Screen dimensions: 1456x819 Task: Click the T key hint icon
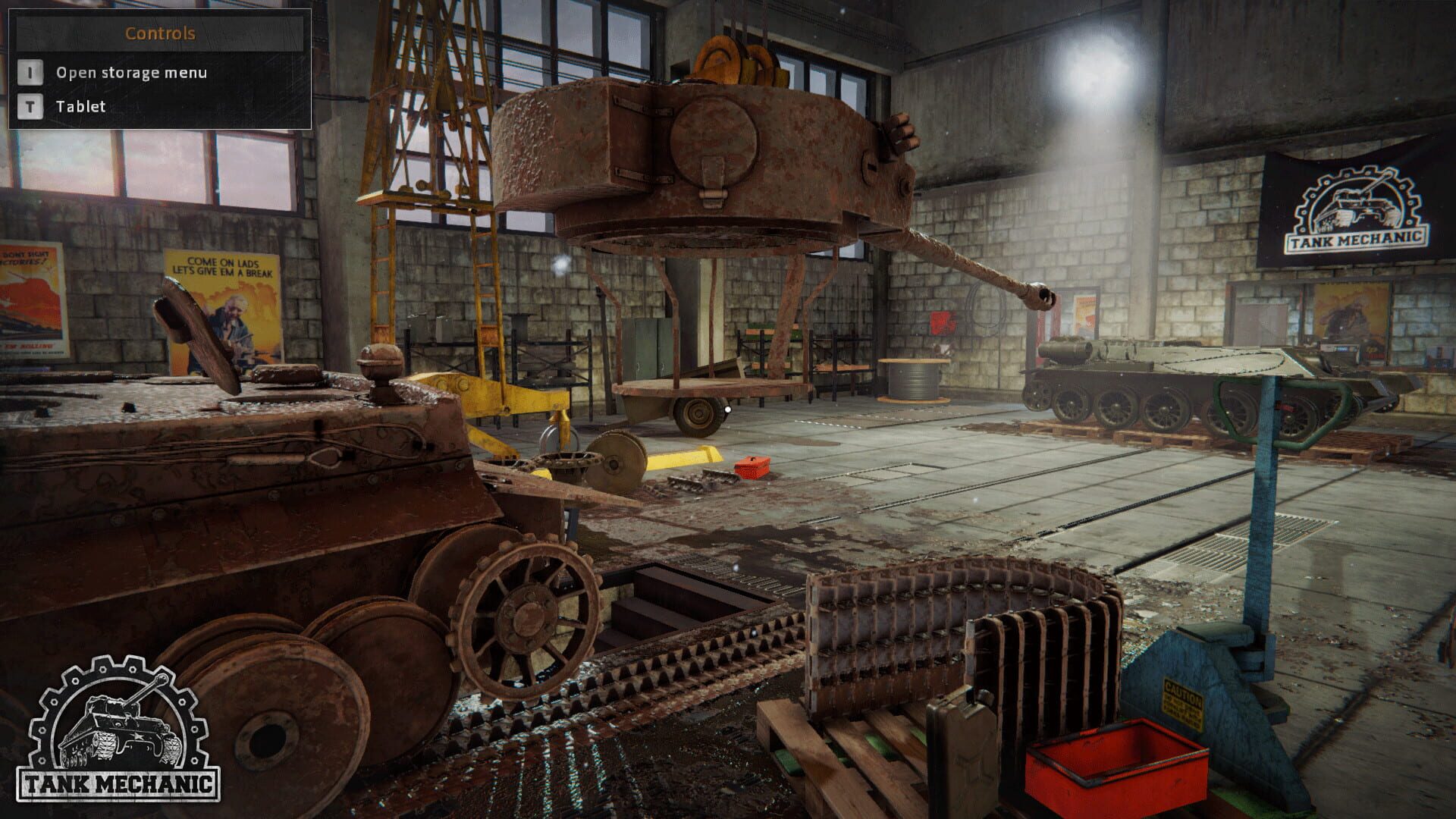(x=29, y=107)
